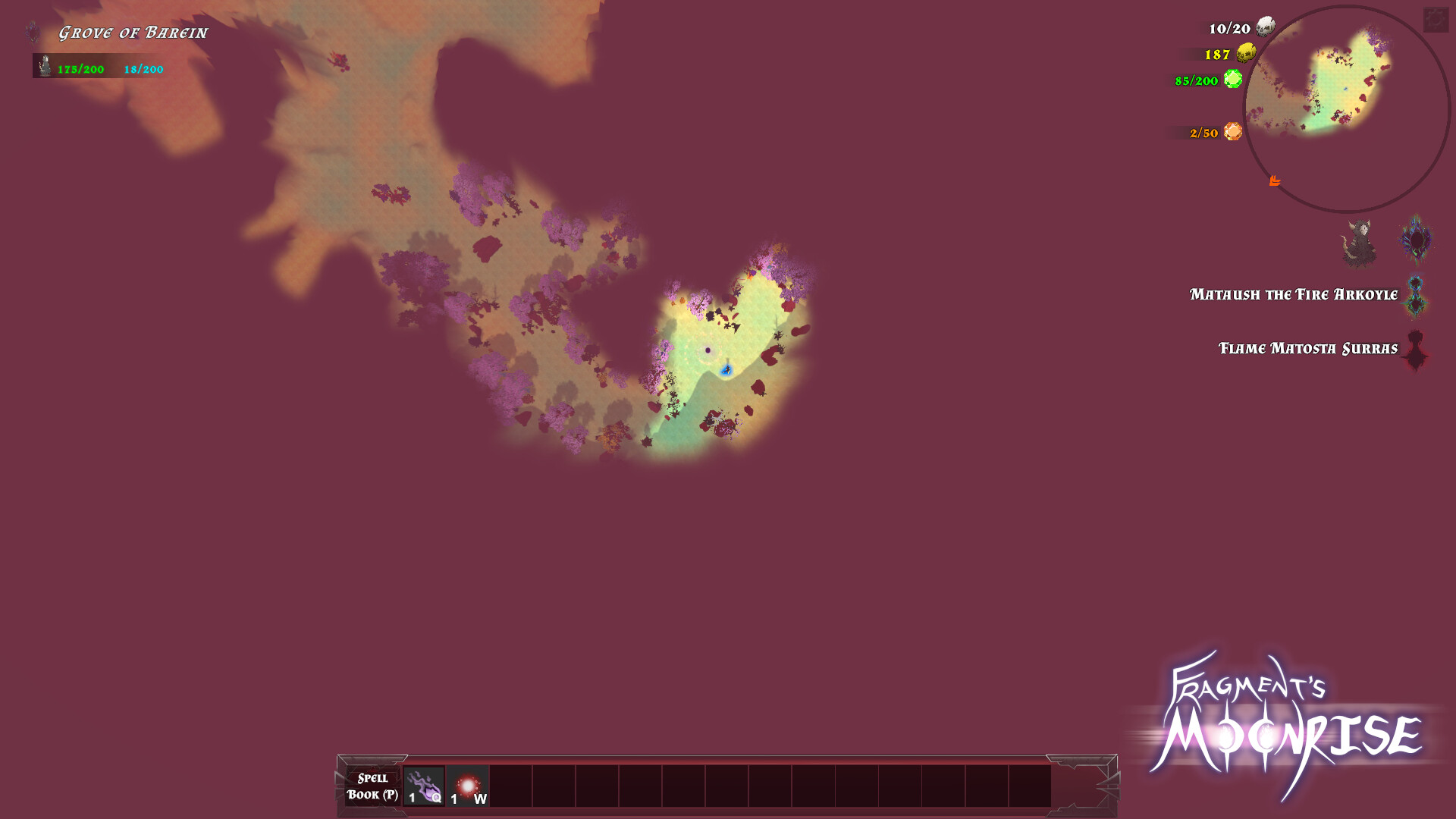The height and width of the screenshot is (819, 1456).
Task: Open the Spell Book (P)
Action: coord(372,786)
